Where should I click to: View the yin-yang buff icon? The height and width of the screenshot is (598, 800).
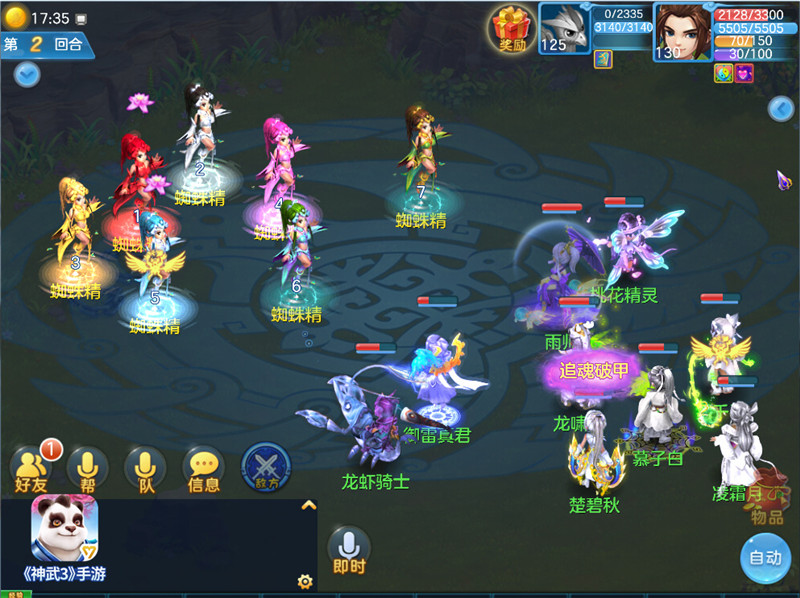723,73
